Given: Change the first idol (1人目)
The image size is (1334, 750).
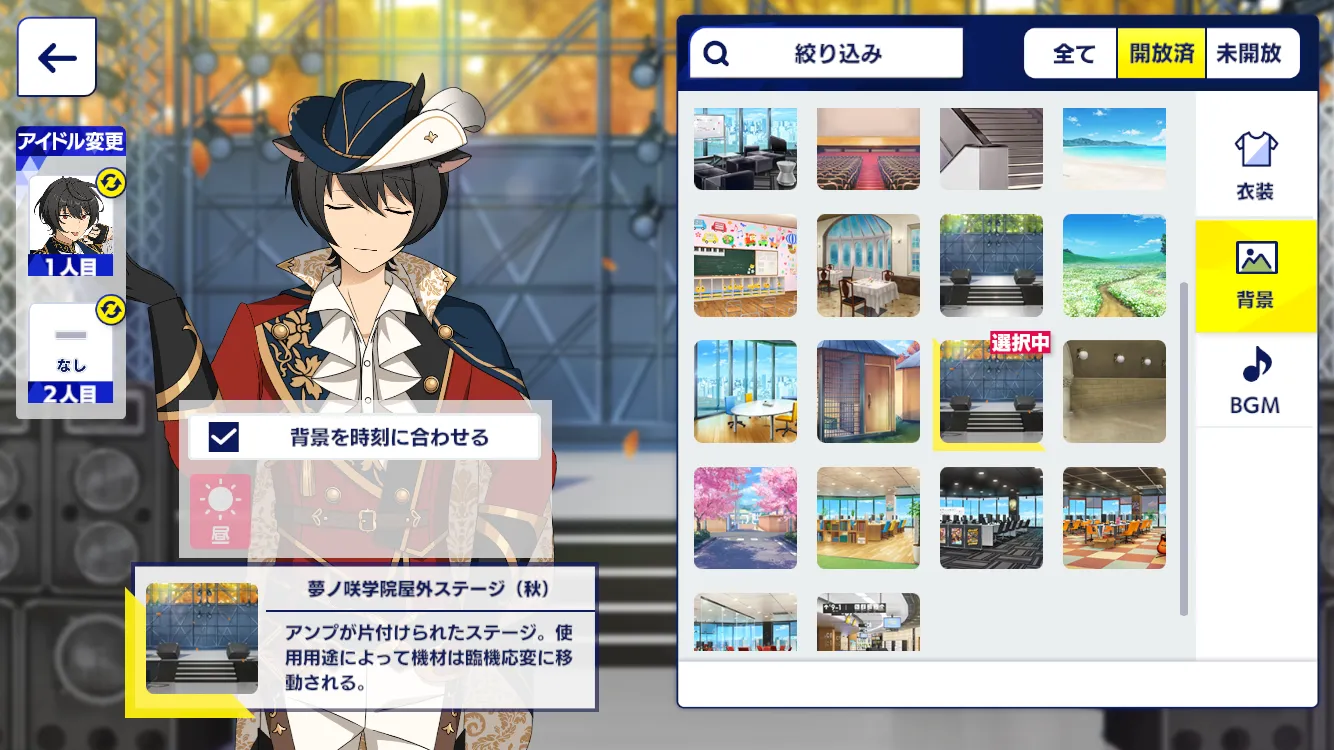Looking at the screenshot, I should click(71, 226).
